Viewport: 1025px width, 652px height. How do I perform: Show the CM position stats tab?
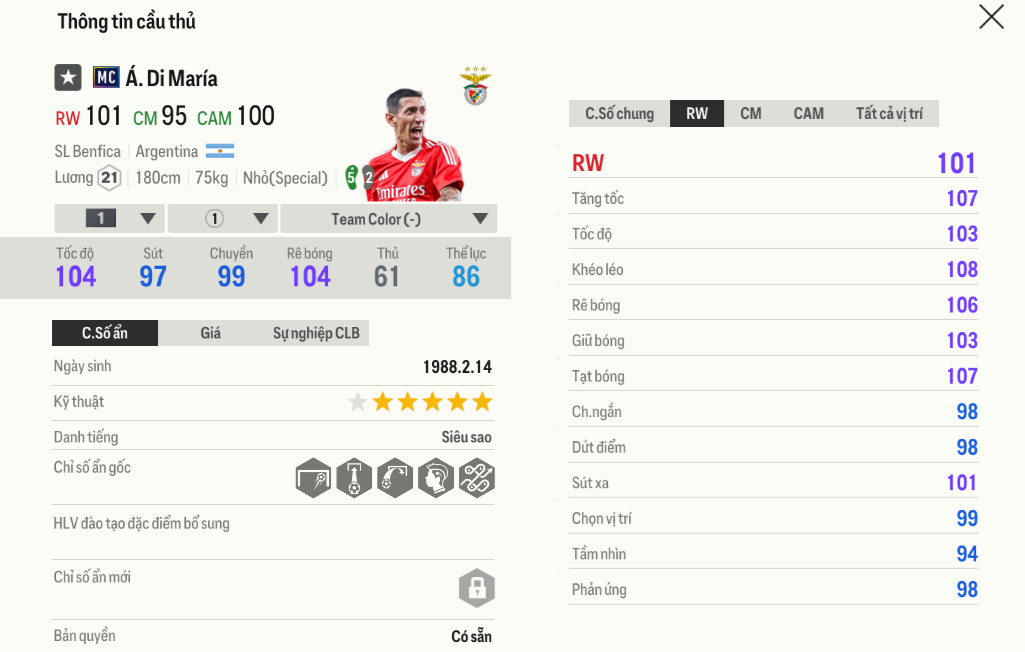tap(751, 113)
